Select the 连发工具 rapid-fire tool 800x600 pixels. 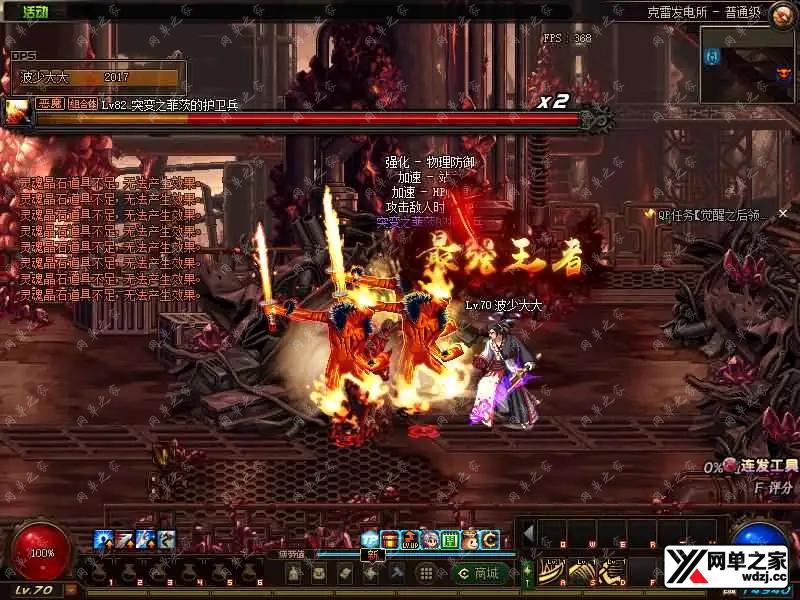pyautogui.click(x=762, y=466)
